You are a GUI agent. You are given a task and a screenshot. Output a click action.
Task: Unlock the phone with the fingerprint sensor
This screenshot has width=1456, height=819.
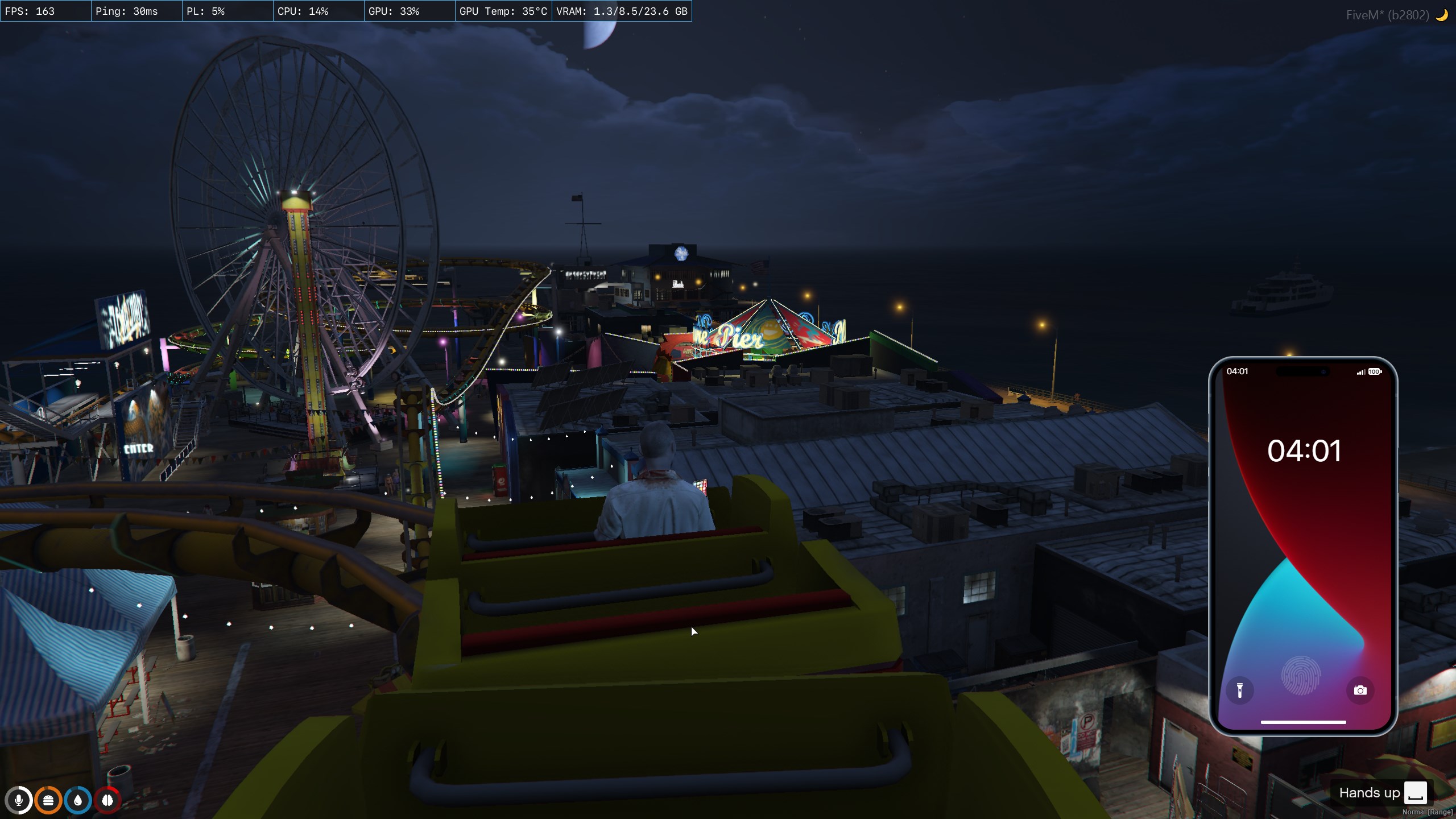coord(1301,676)
